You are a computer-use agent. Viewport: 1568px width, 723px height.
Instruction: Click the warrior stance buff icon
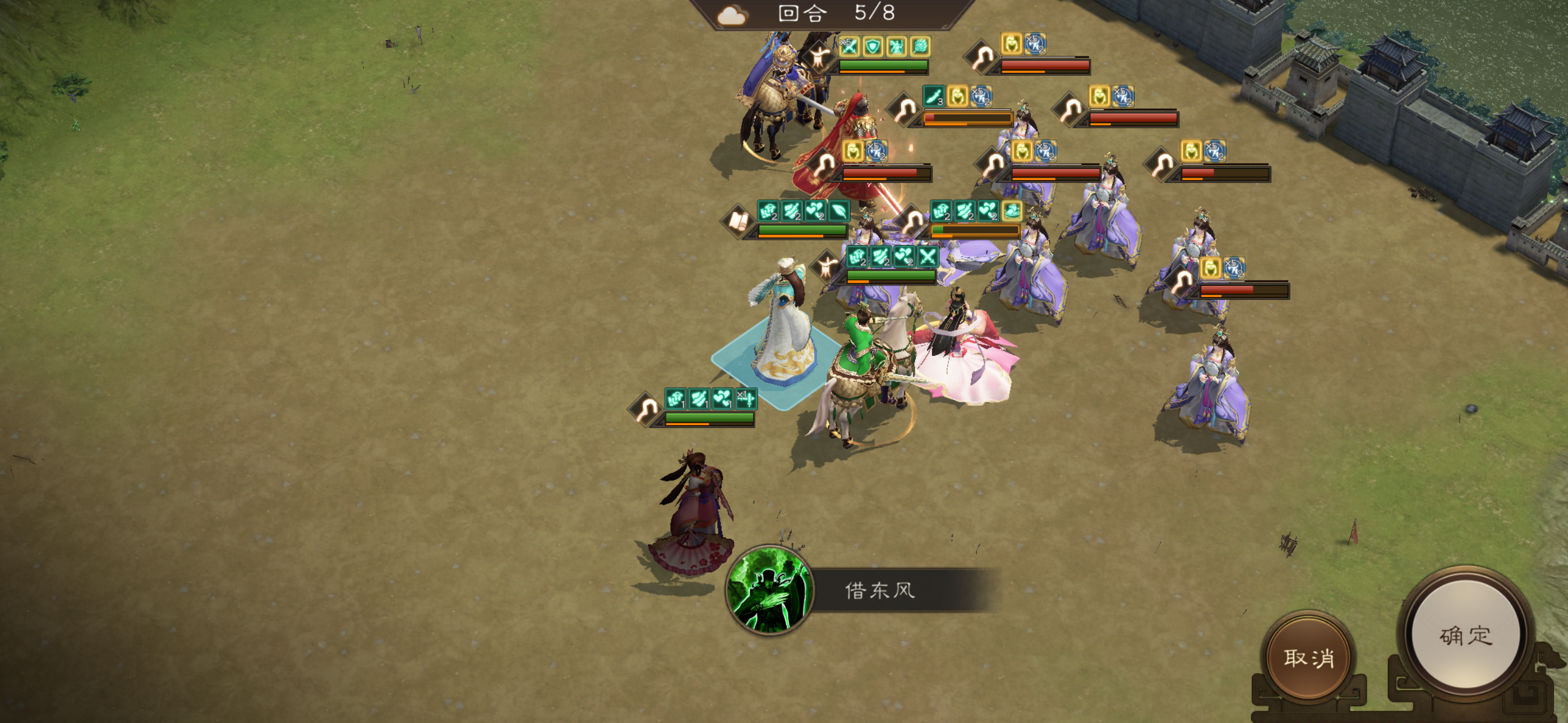tap(896, 47)
